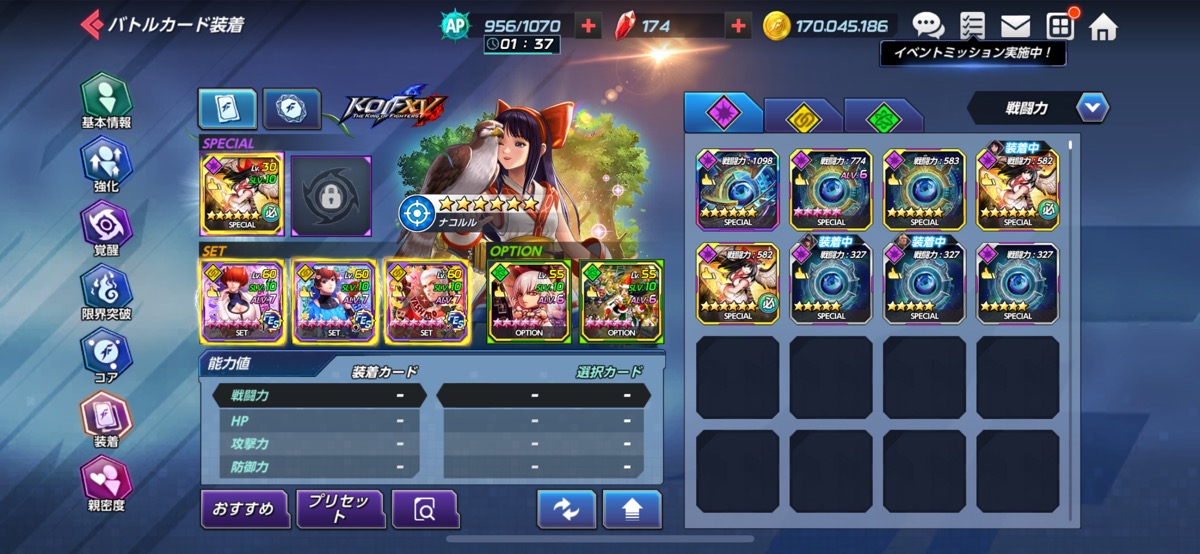This screenshot has width=1200, height=554.
Task: Add more AP with the plus button
Action: (589, 26)
